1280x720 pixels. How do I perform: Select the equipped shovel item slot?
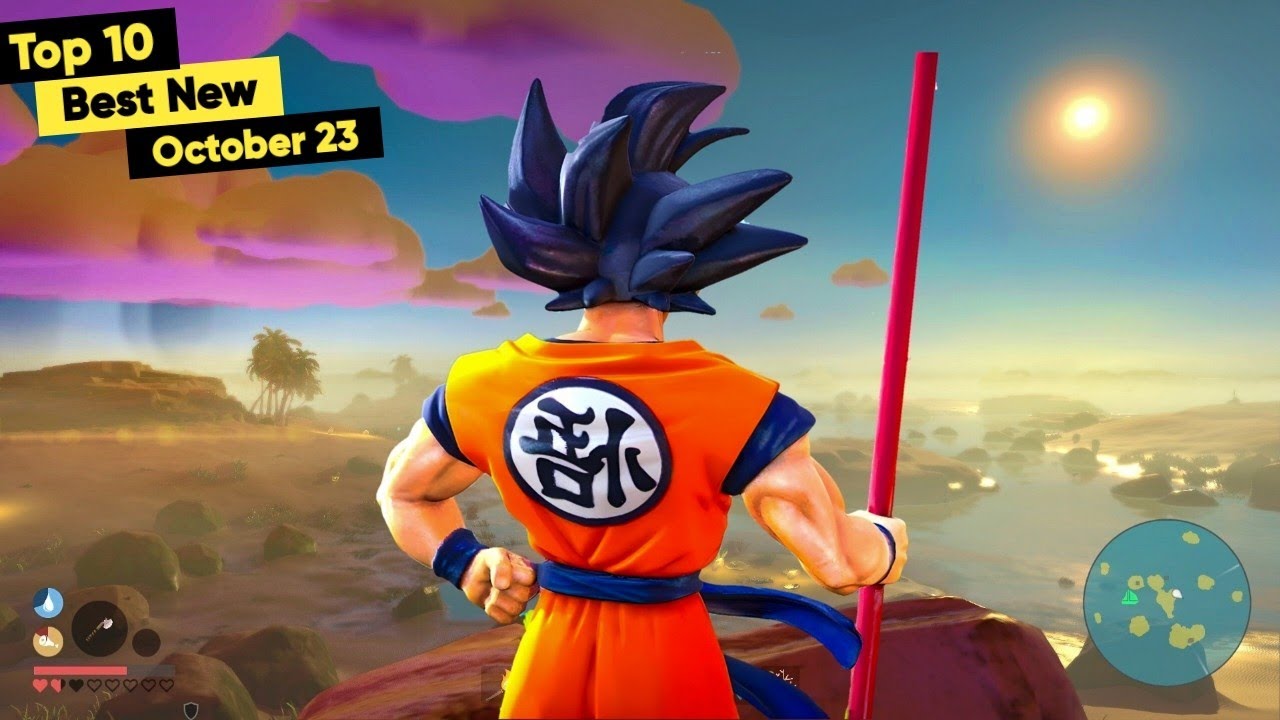[x=100, y=627]
